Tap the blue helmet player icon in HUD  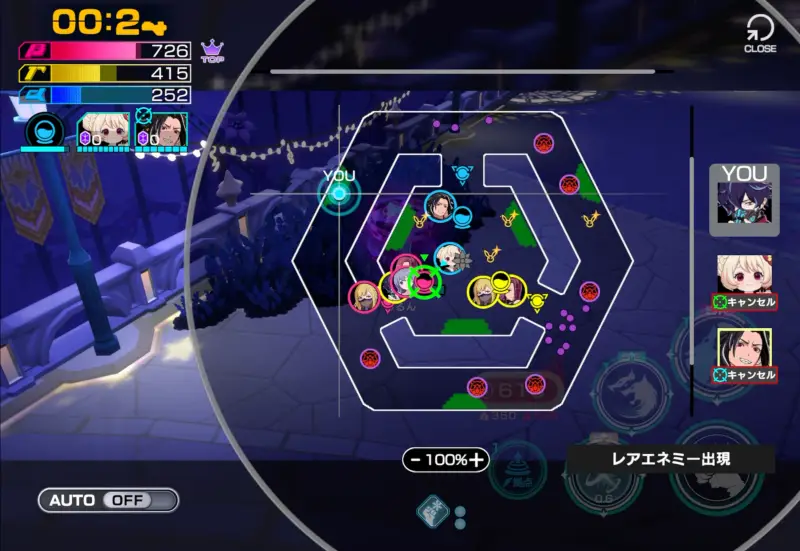coord(45,132)
